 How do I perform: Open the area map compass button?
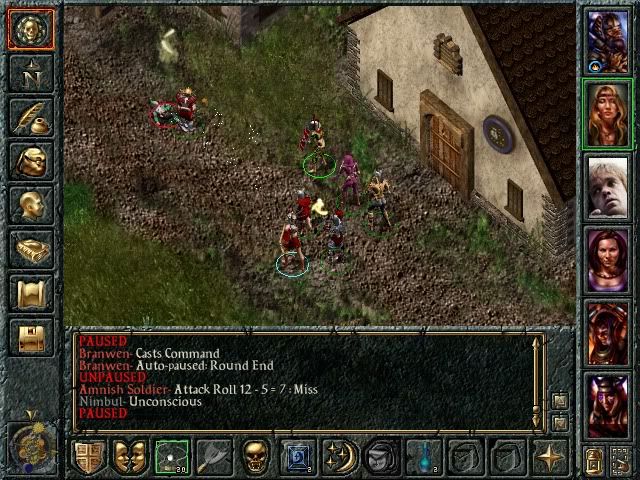30,74
